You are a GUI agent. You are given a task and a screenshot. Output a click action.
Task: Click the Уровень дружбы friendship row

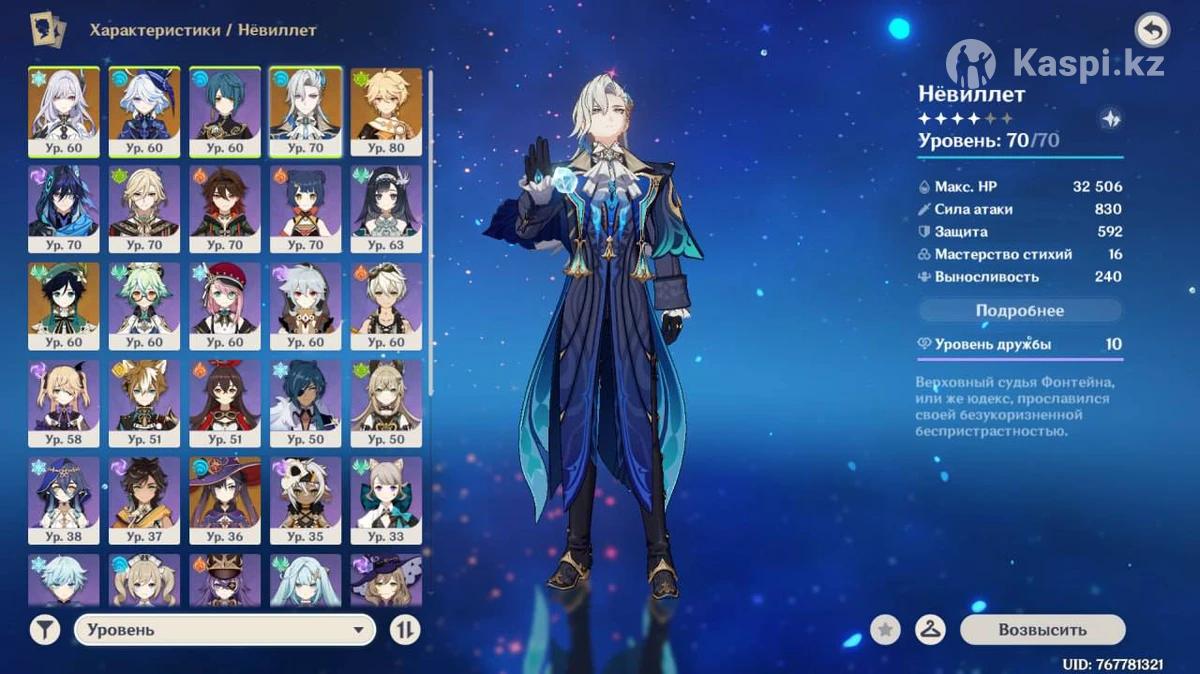(x=1019, y=344)
